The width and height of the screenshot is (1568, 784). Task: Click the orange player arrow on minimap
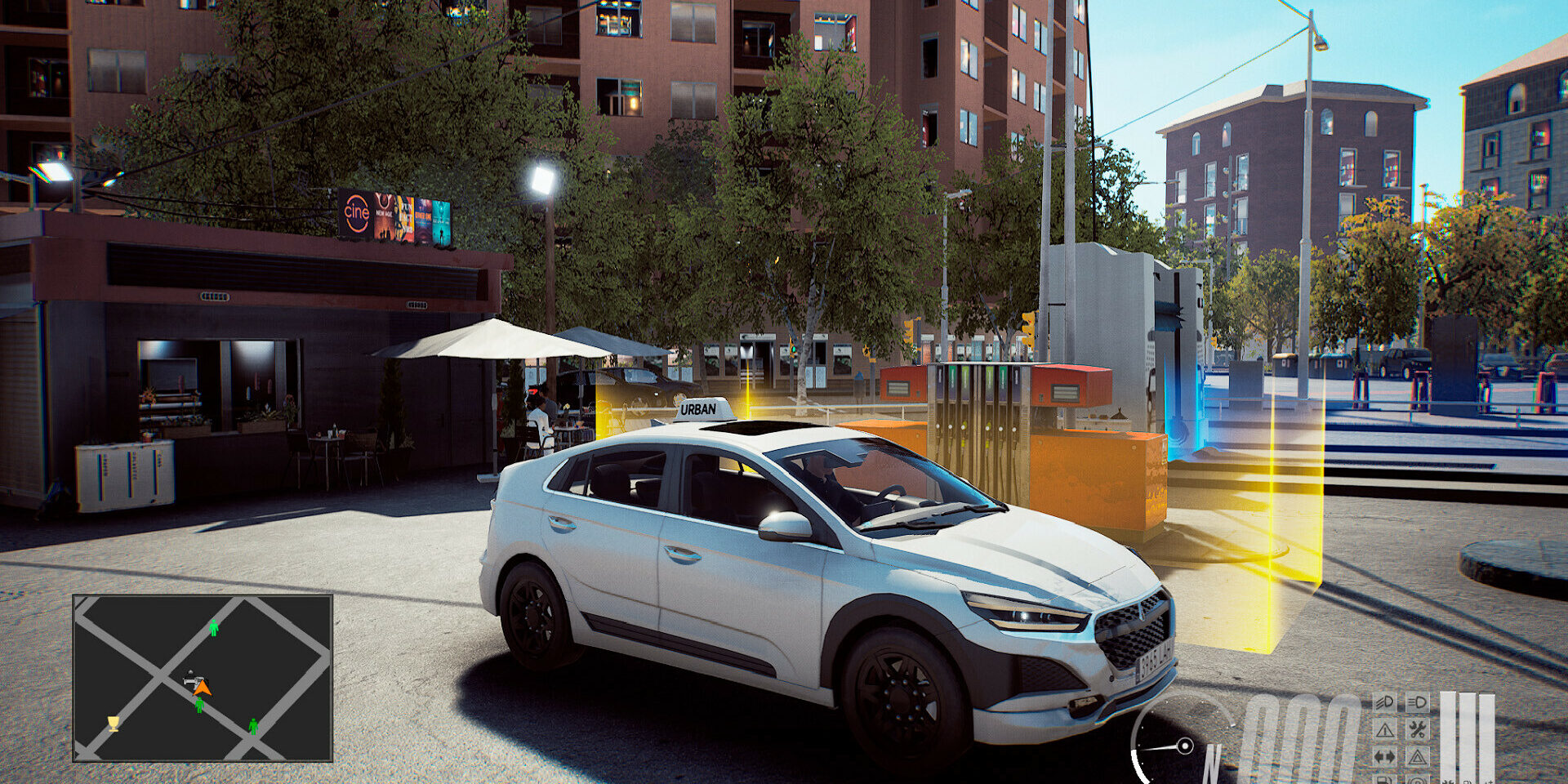click(x=203, y=688)
